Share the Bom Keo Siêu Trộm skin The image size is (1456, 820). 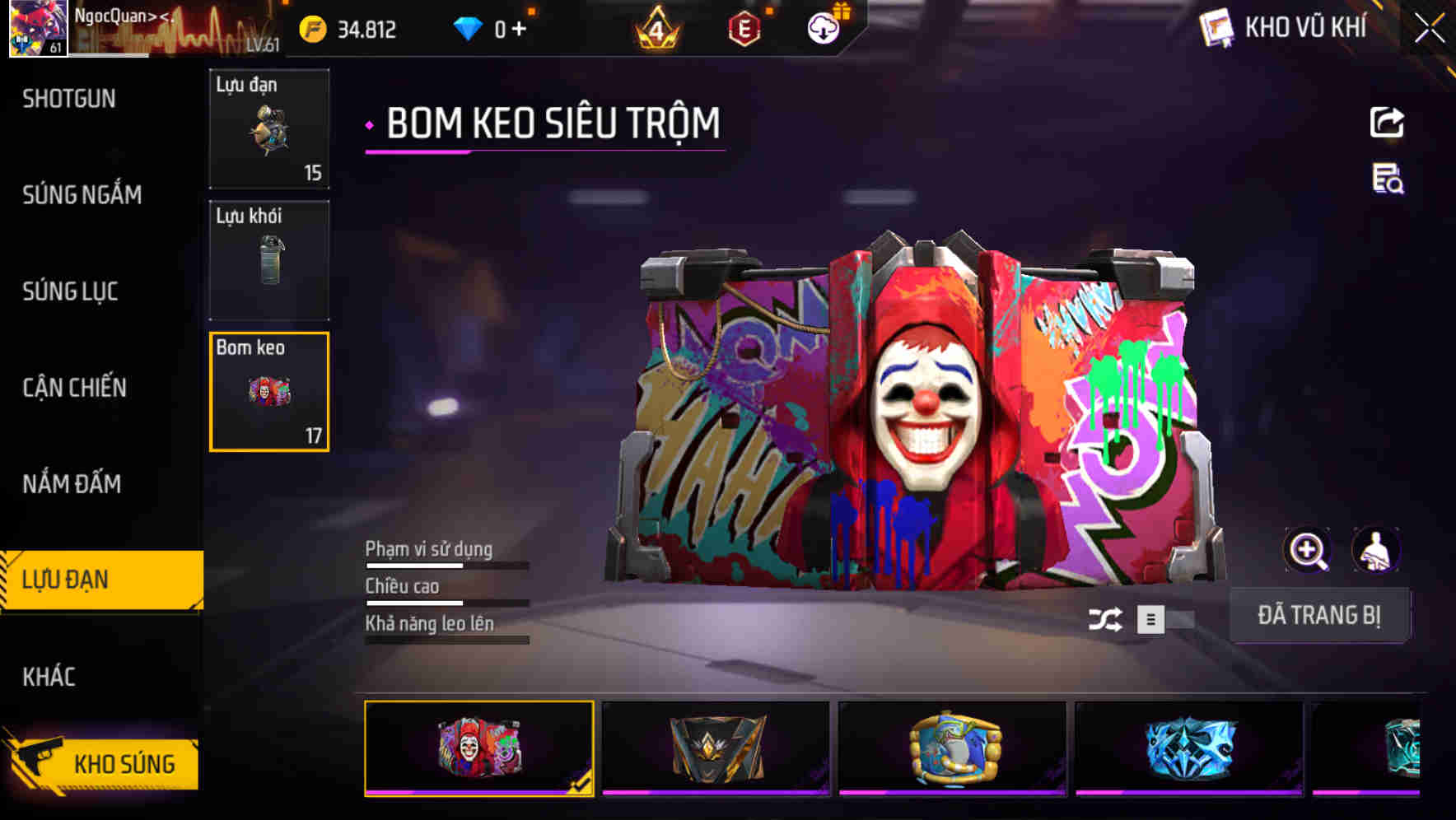[x=1388, y=122]
